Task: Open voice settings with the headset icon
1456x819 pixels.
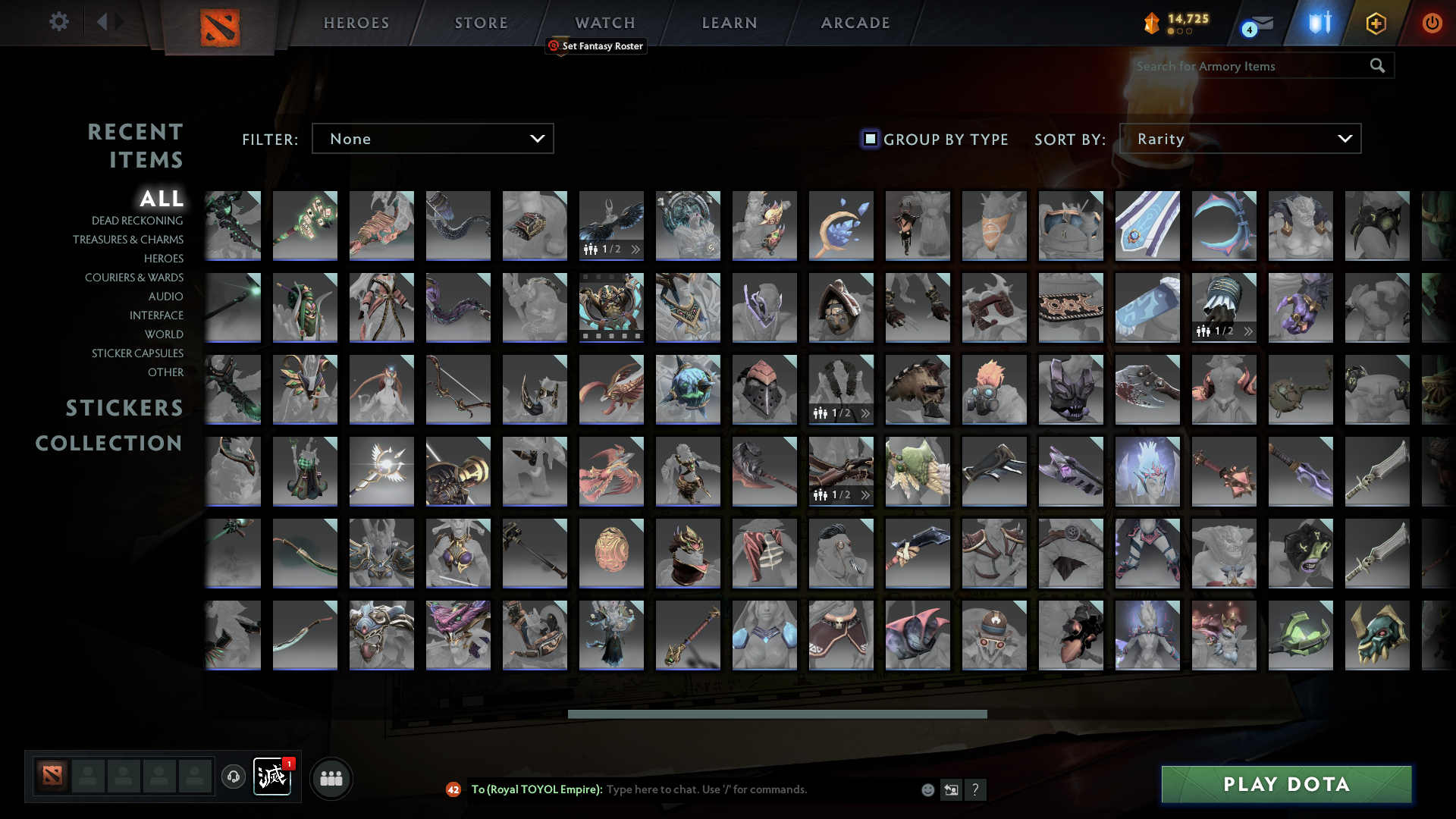Action: point(233,777)
